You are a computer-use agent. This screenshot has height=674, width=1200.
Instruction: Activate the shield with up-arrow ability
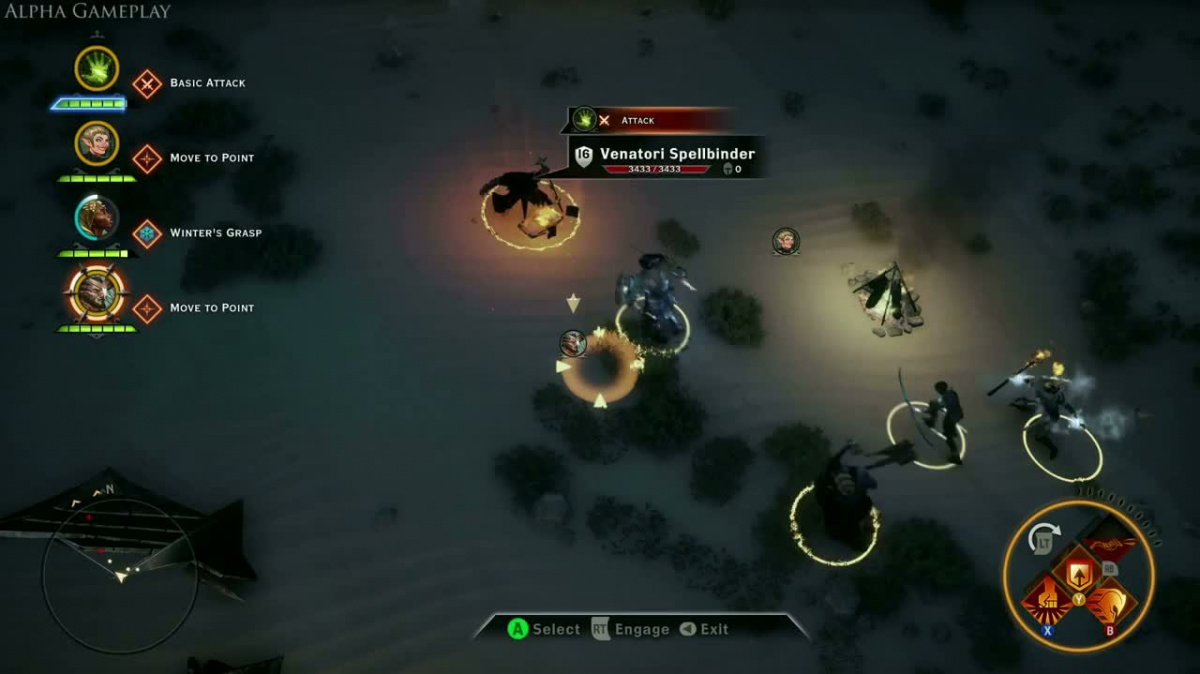(x=1078, y=573)
